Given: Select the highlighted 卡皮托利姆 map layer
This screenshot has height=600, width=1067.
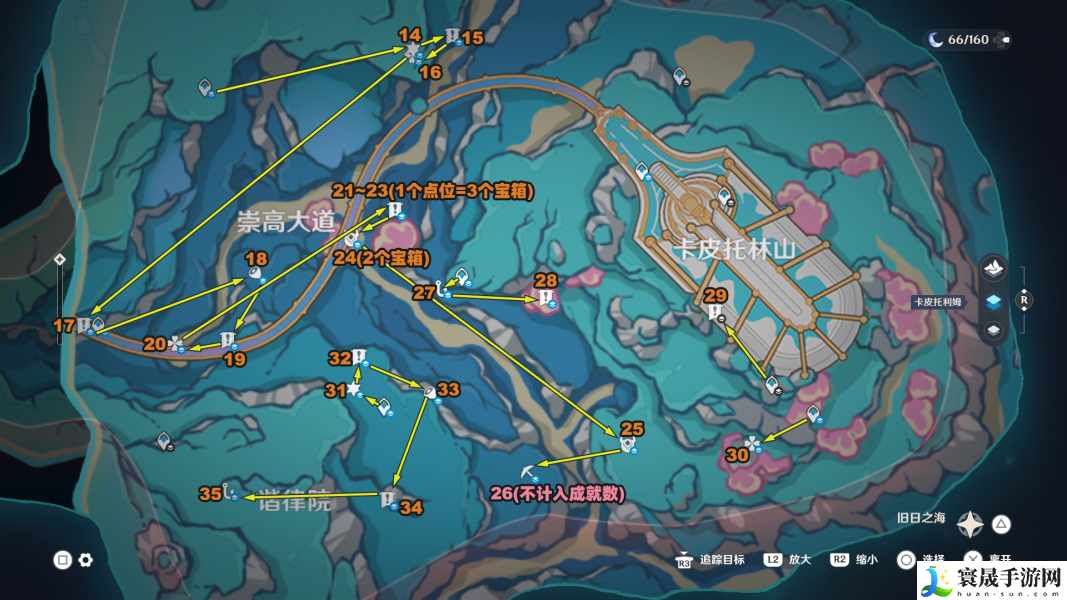Looking at the screenshot, I should 993,300.
